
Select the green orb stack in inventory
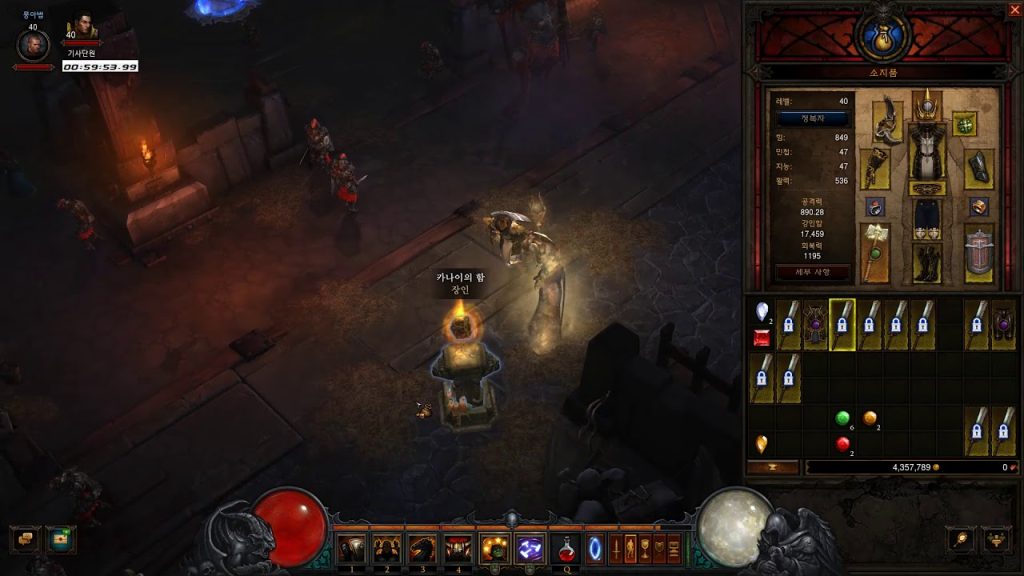click(843, 418)
